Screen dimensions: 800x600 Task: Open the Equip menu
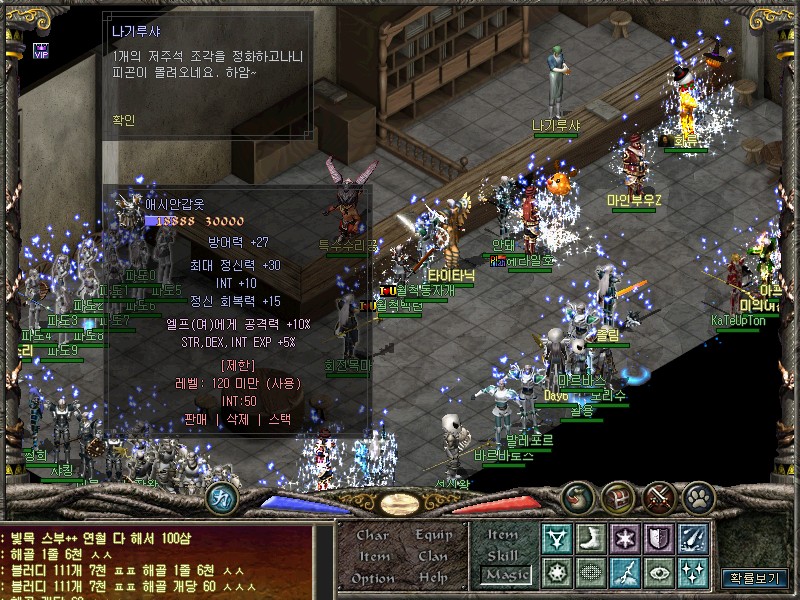point(433,535)
